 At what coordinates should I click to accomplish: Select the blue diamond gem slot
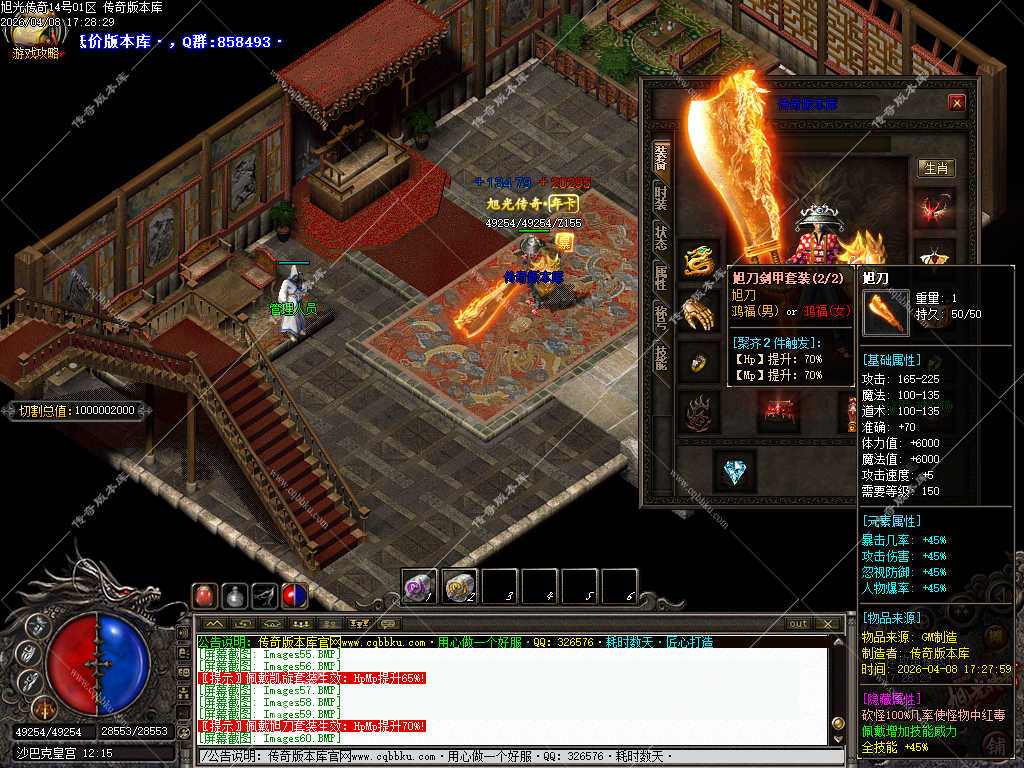(x=734, y=470)
